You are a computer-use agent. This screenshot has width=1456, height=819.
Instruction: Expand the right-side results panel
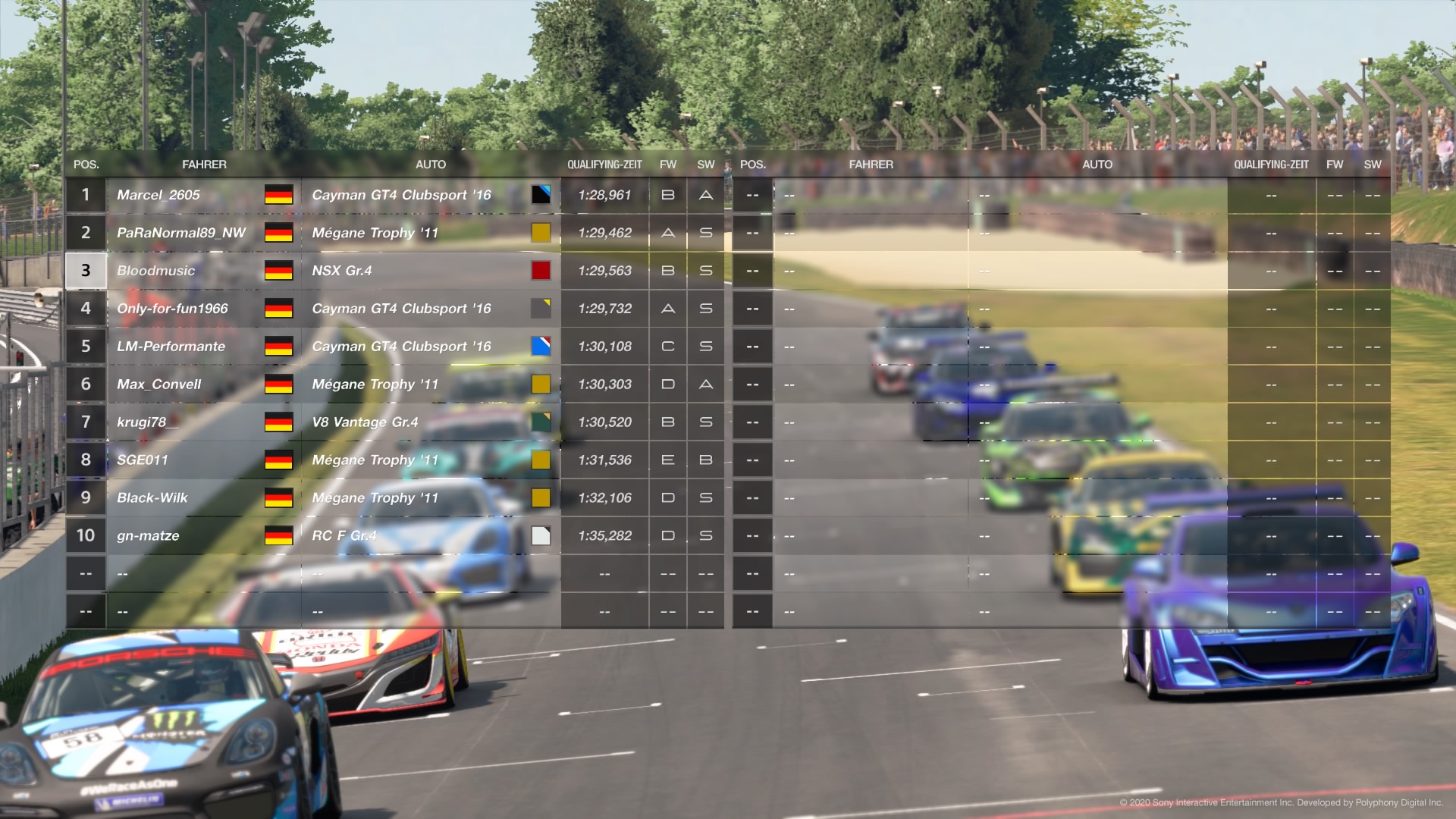tap(1062, 379)
